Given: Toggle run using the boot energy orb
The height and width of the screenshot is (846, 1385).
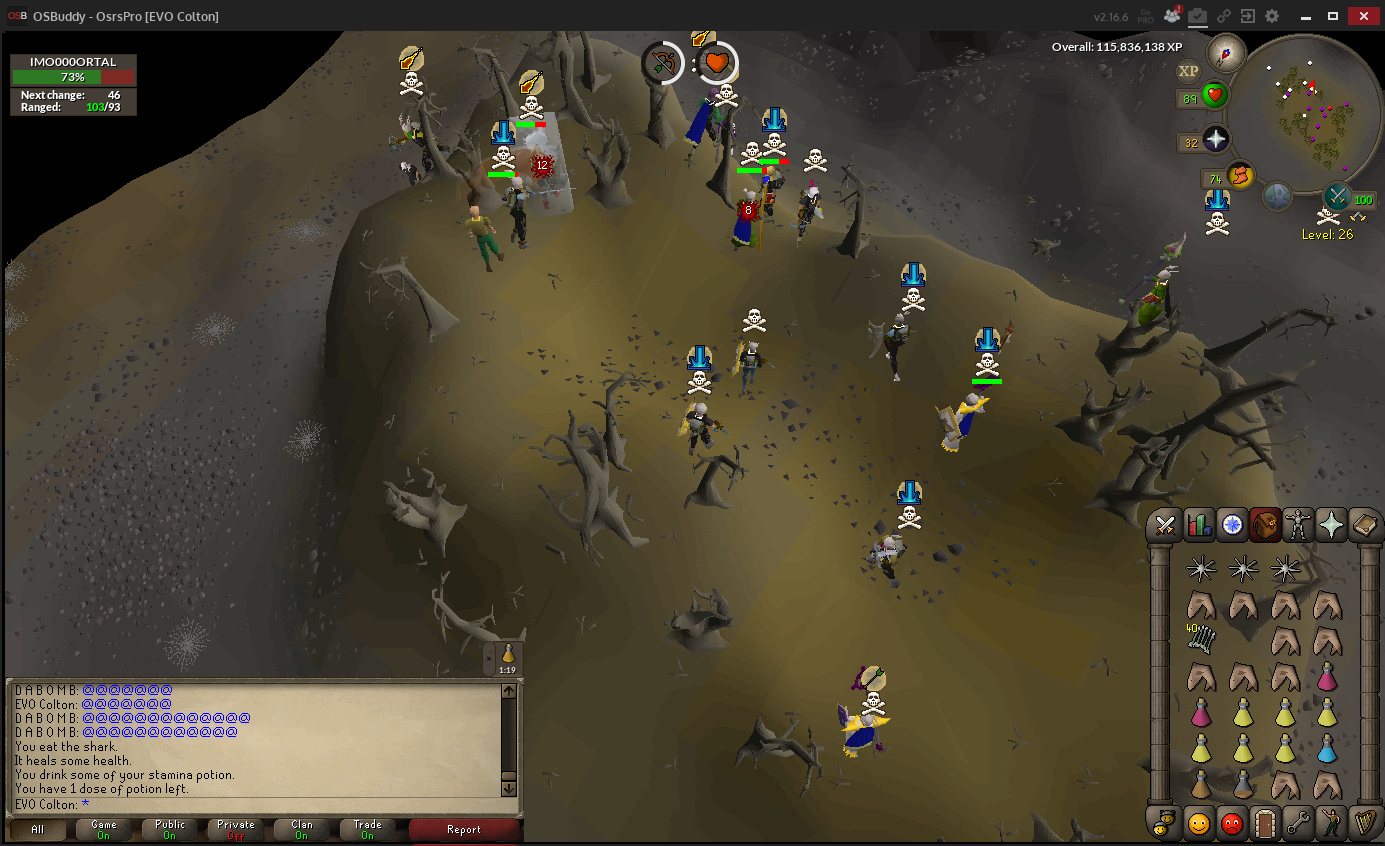Looking at the screenshot, I should (1240, 175).
